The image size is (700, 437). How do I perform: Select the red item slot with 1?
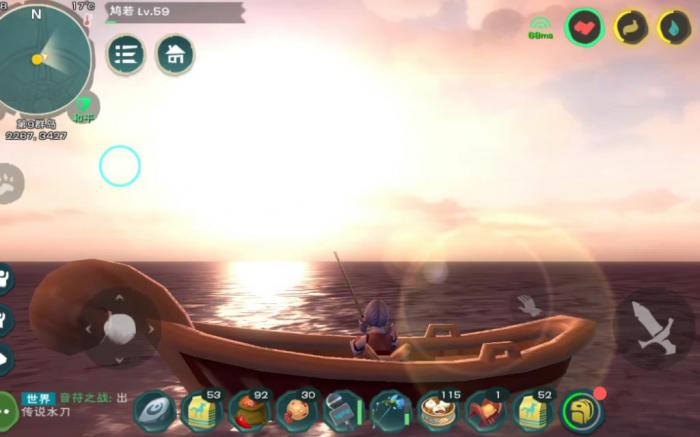[486, 411]
